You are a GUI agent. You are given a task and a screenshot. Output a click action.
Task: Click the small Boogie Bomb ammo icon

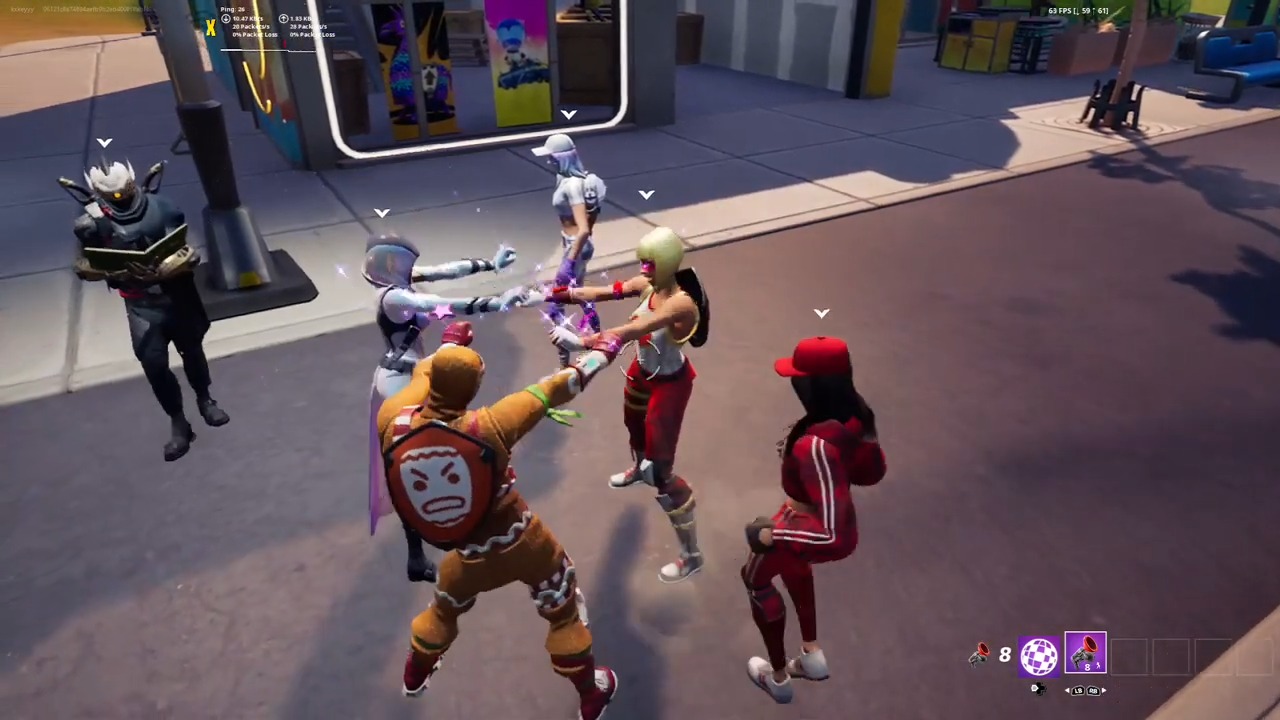[x=981, y=652]
